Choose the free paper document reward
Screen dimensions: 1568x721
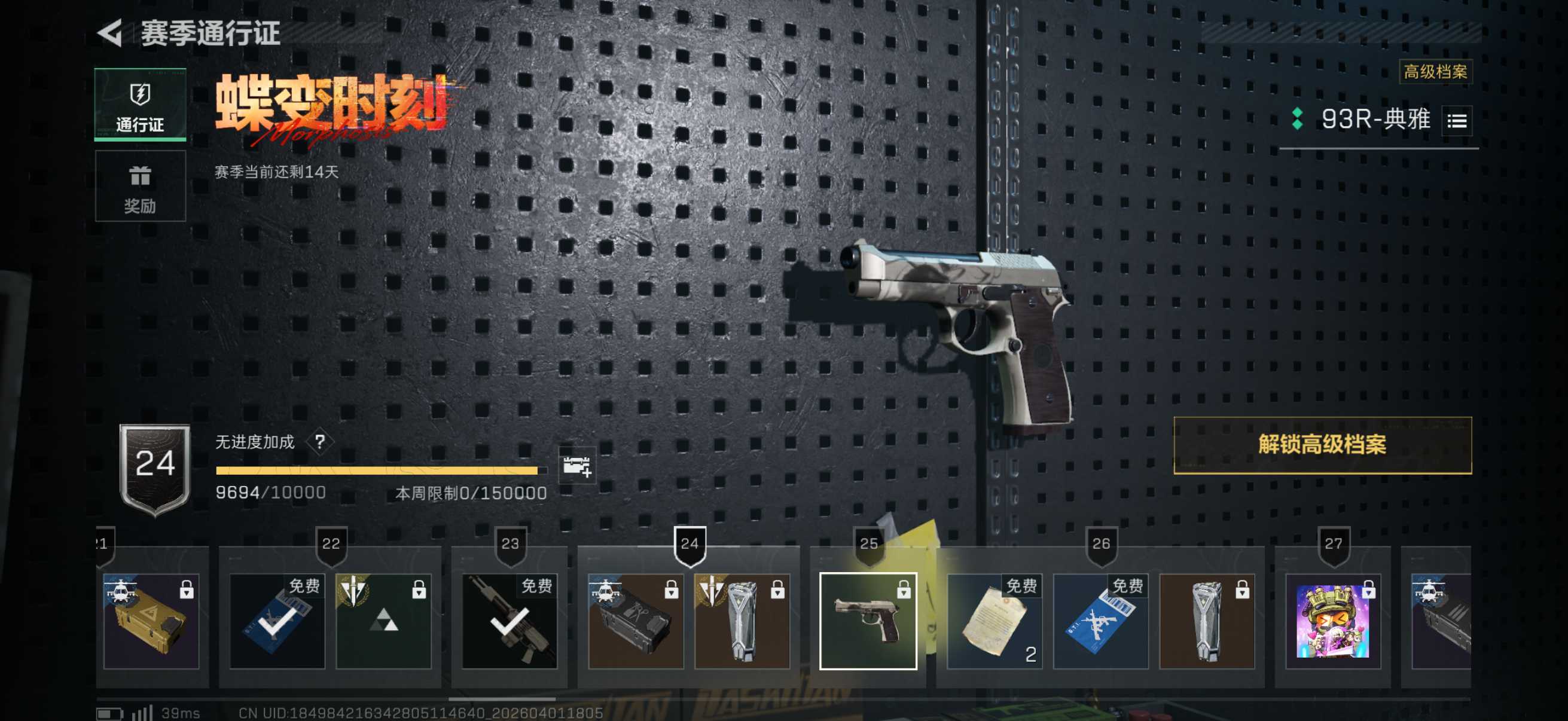point(995,621)
